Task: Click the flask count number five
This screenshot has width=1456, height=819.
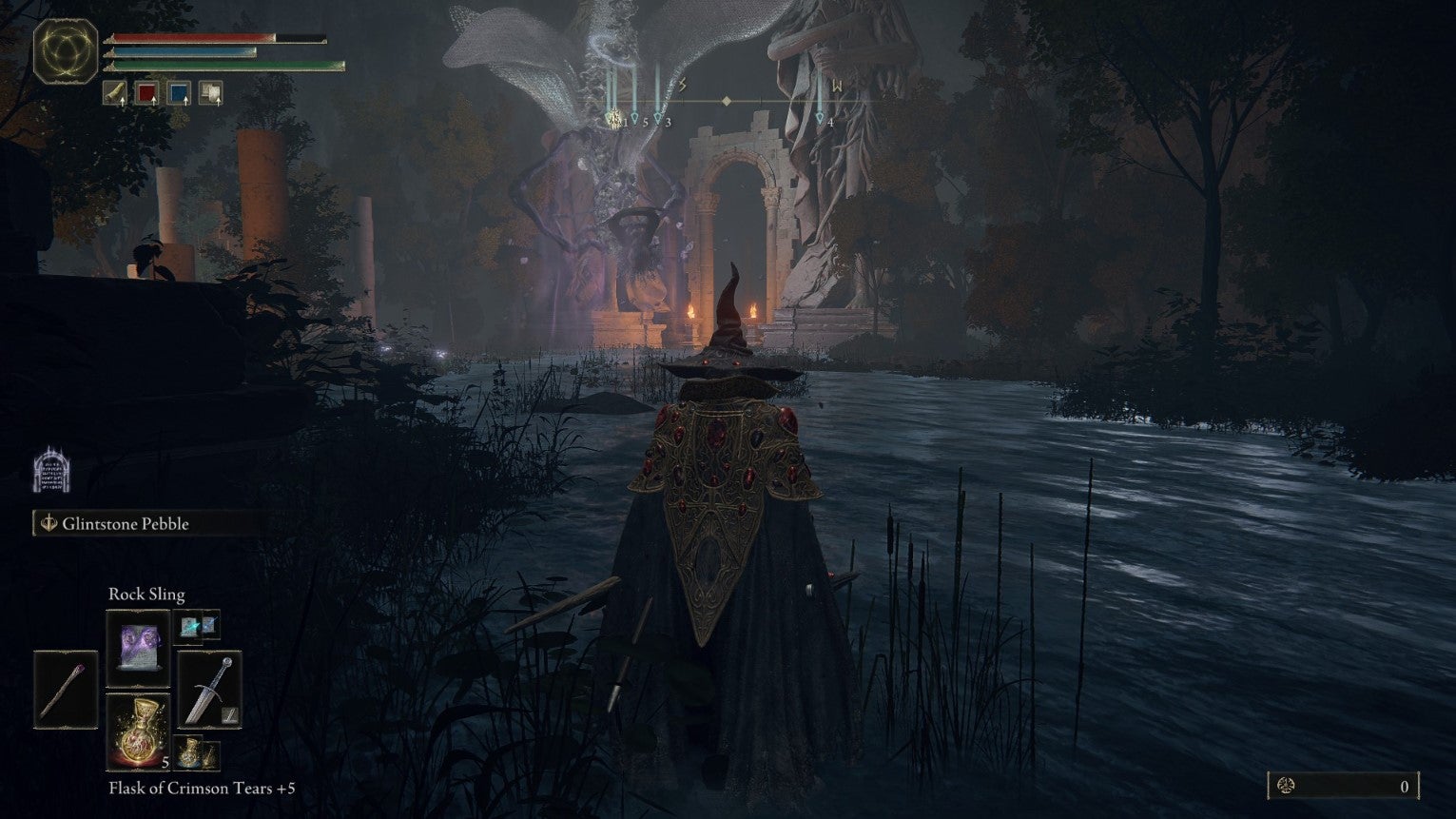Action: click(x=165, y=763)
